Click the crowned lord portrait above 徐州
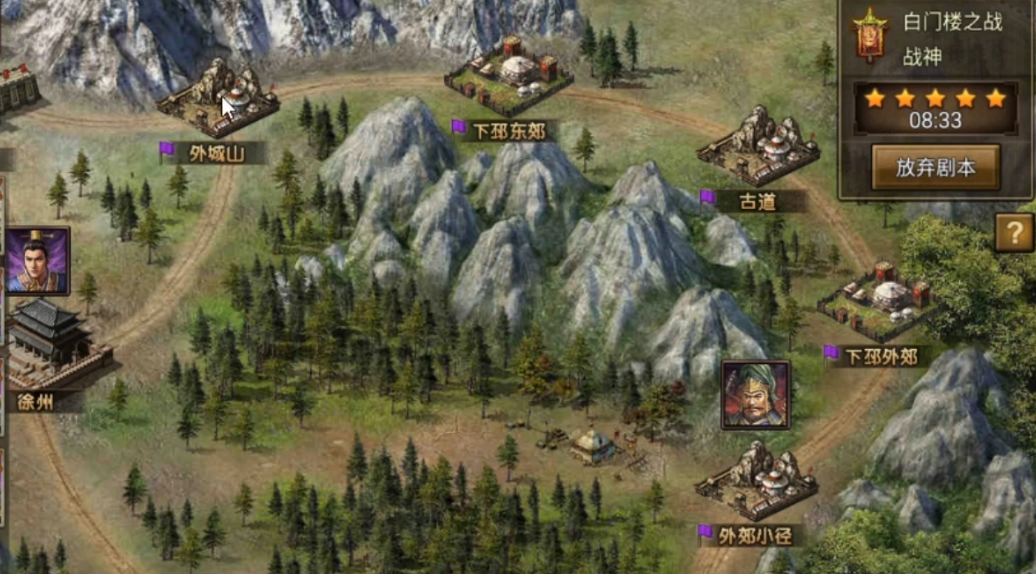Viewport: 1036px width, 574px height. (38, 261)
